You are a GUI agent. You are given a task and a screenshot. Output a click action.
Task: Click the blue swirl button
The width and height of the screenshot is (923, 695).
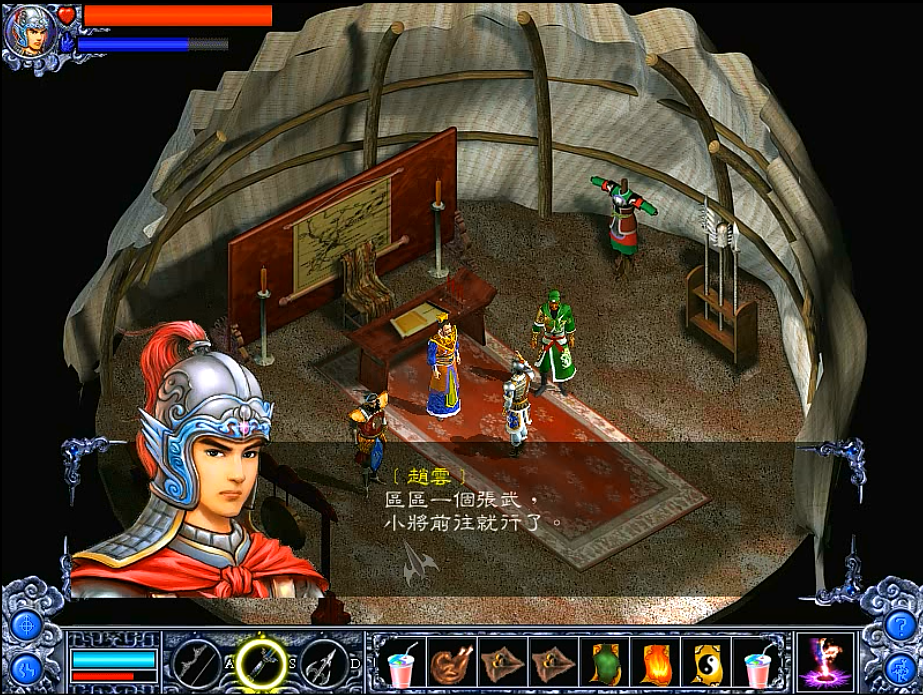25,665
